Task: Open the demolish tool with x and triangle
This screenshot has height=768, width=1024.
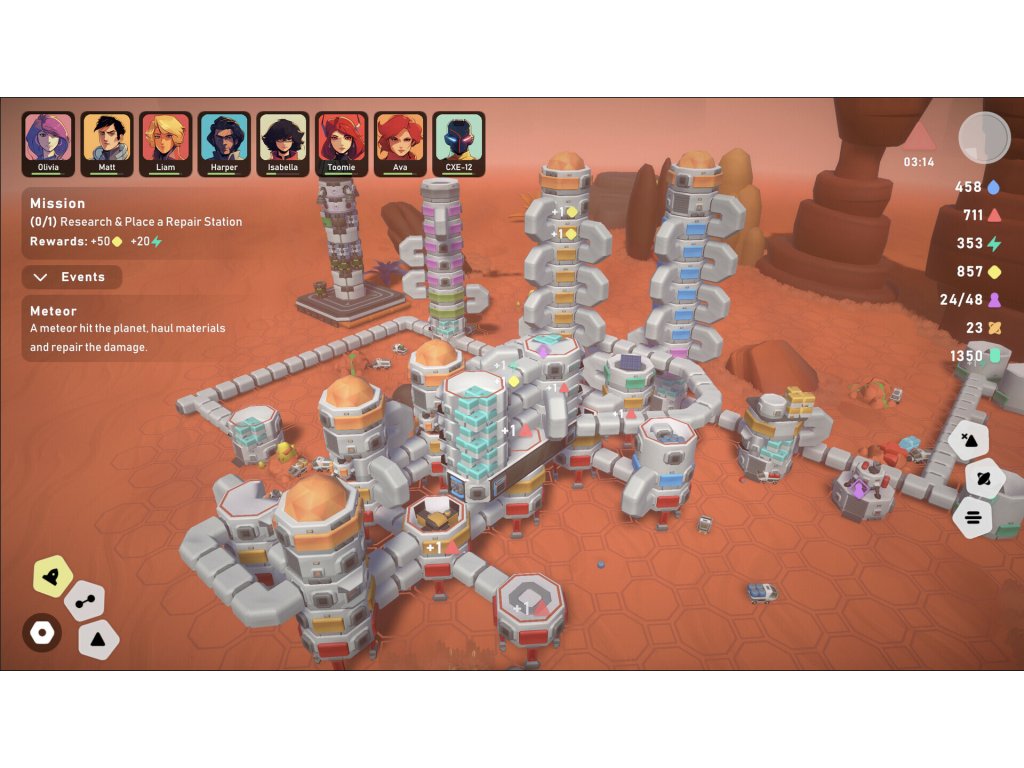Action: click(x=969, y=440)
